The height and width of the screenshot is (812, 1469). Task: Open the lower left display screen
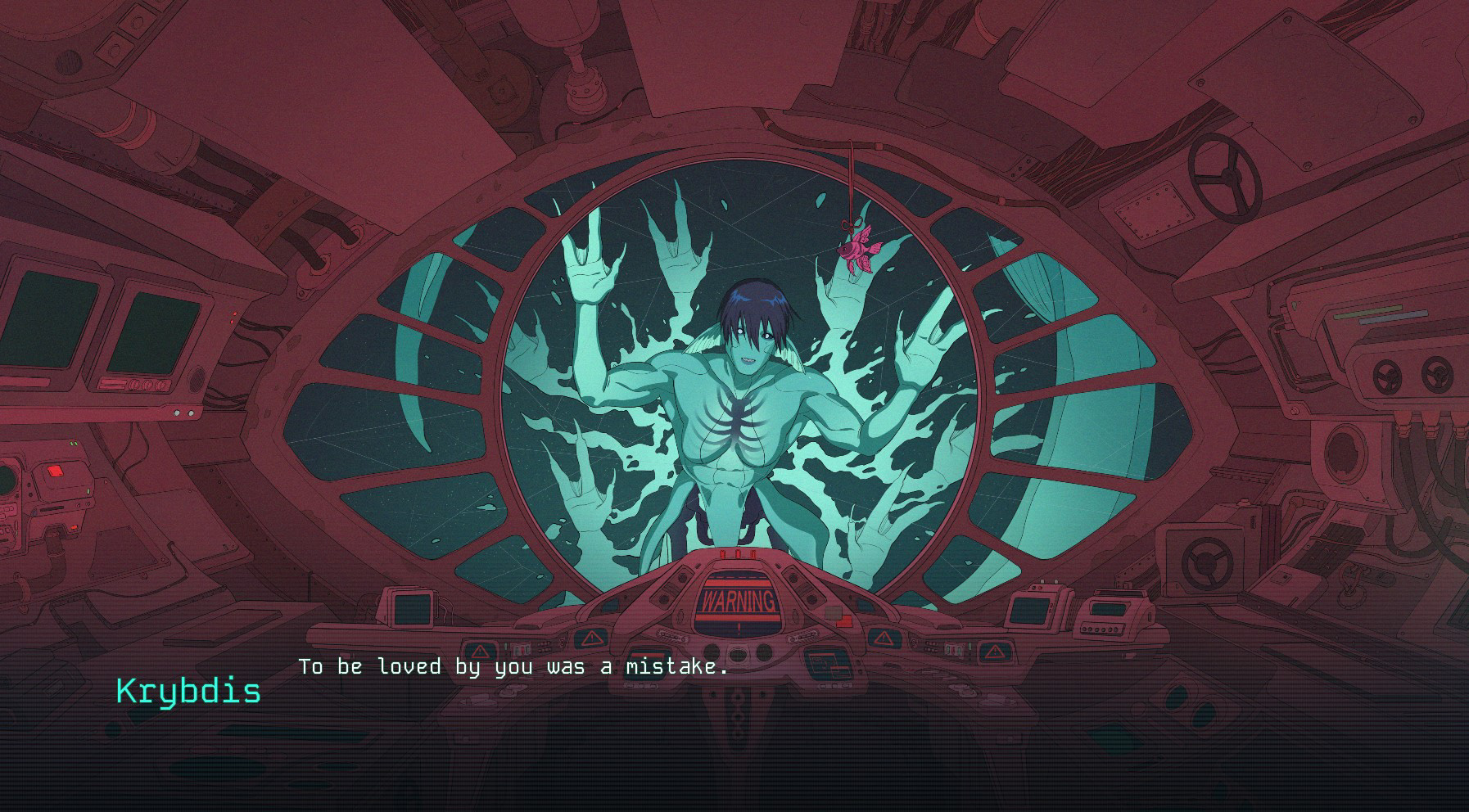[x=155, y=335]
